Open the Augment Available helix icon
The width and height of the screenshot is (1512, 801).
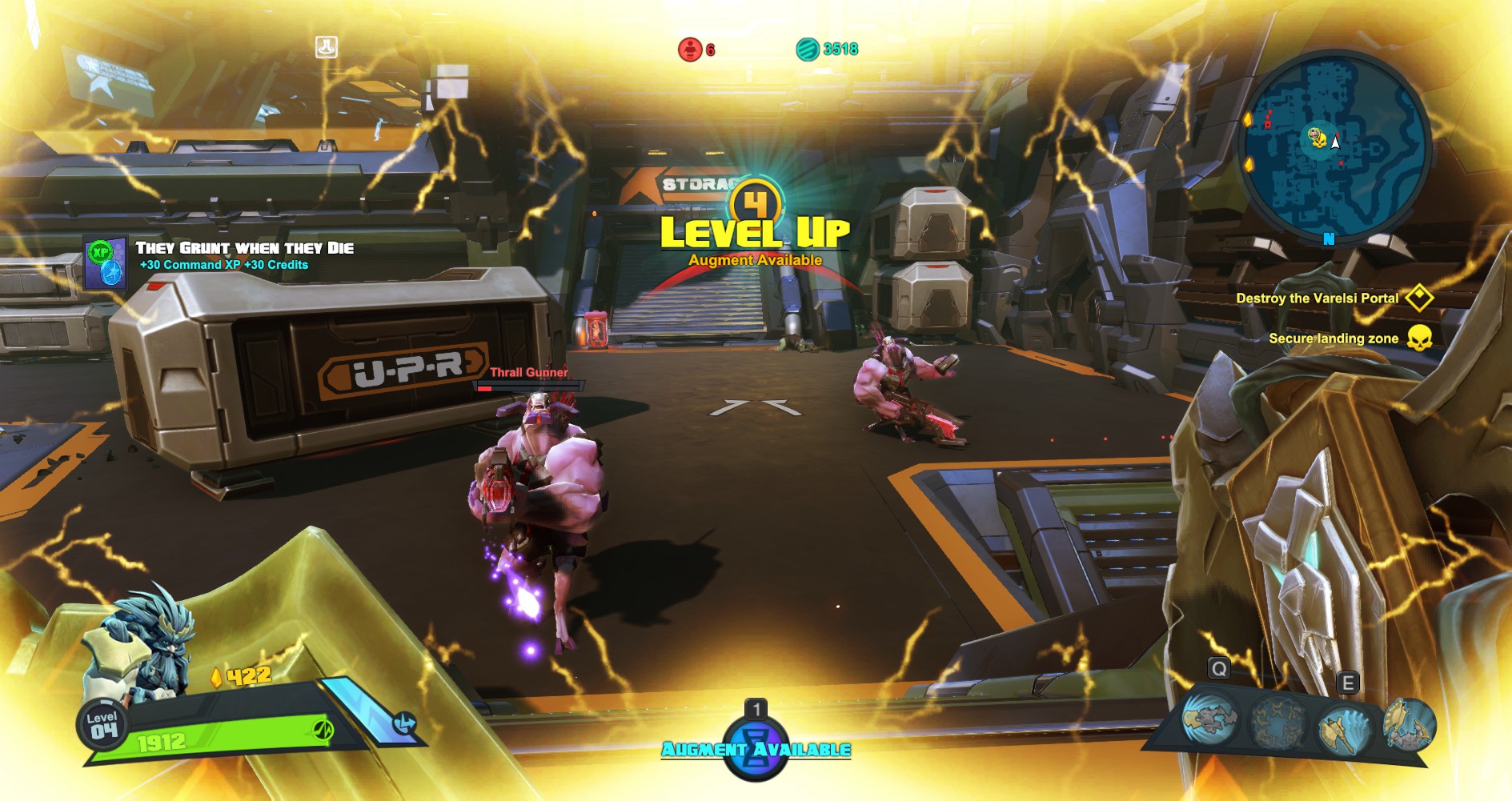[755, 747]
